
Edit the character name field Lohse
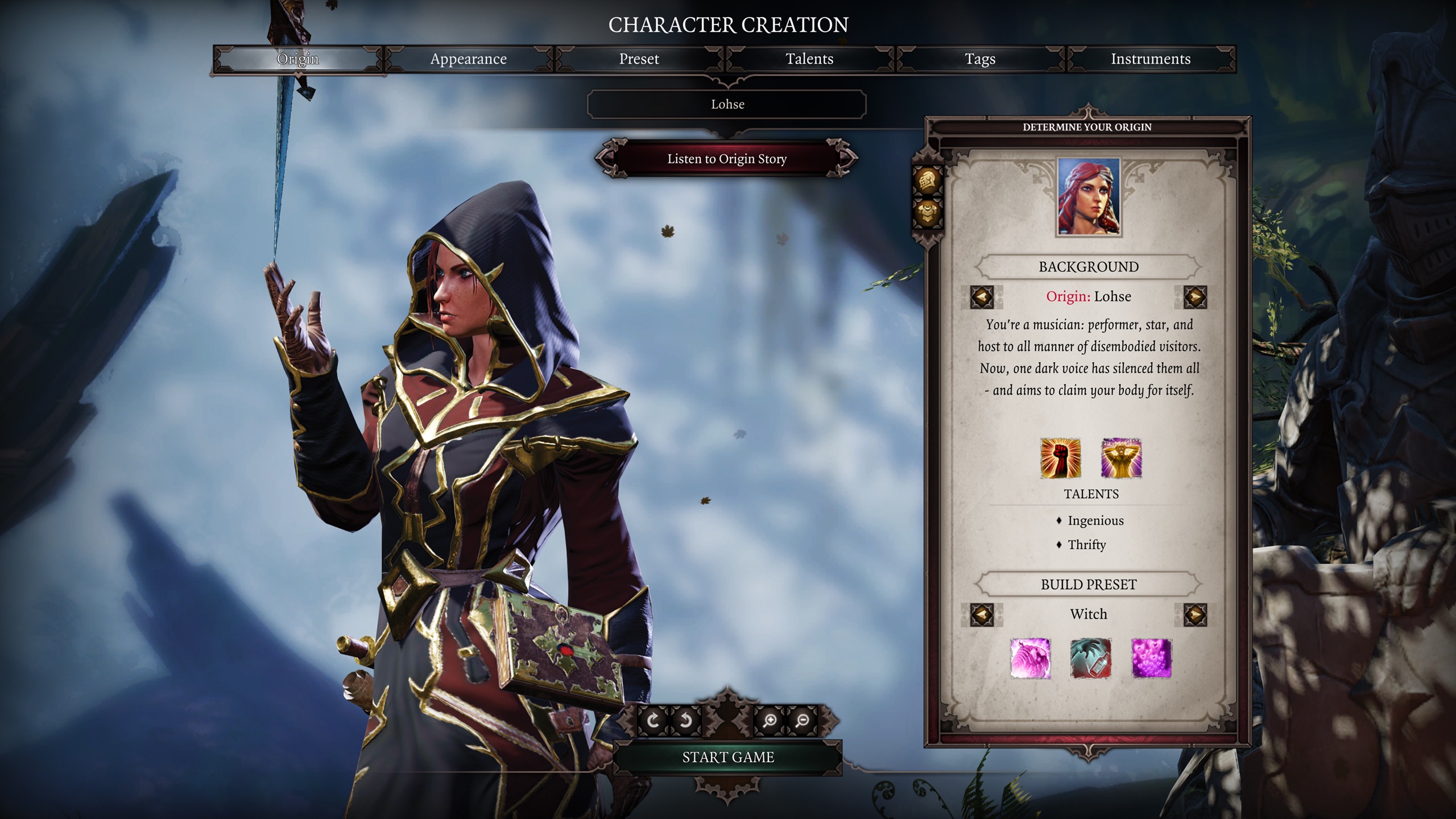coord(727,105)
